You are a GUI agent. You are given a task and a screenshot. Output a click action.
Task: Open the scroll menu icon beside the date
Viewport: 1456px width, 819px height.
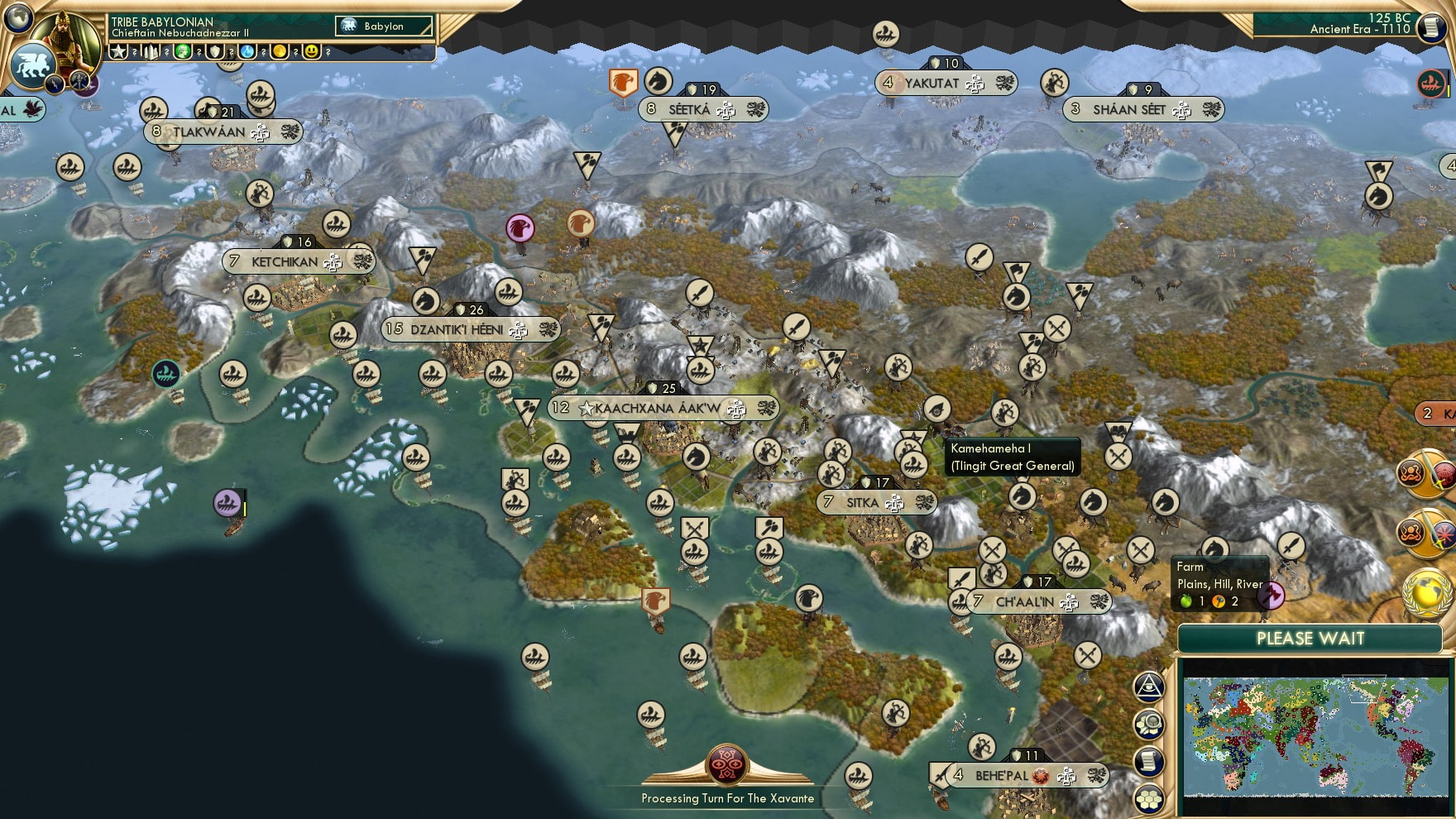(x=1431, y=27)
